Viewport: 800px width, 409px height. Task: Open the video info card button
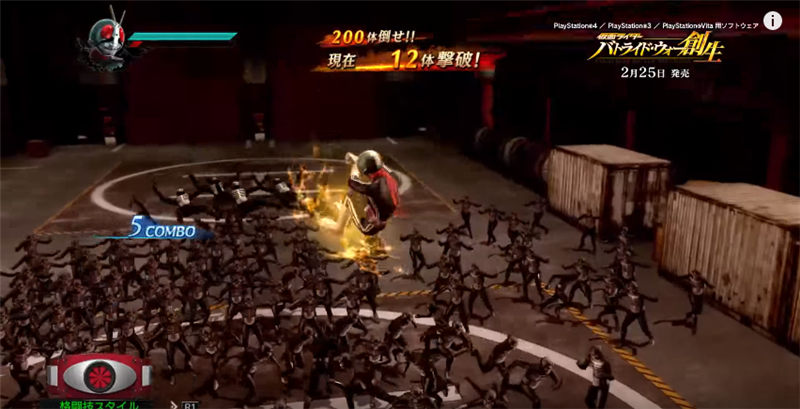(773, 21)
